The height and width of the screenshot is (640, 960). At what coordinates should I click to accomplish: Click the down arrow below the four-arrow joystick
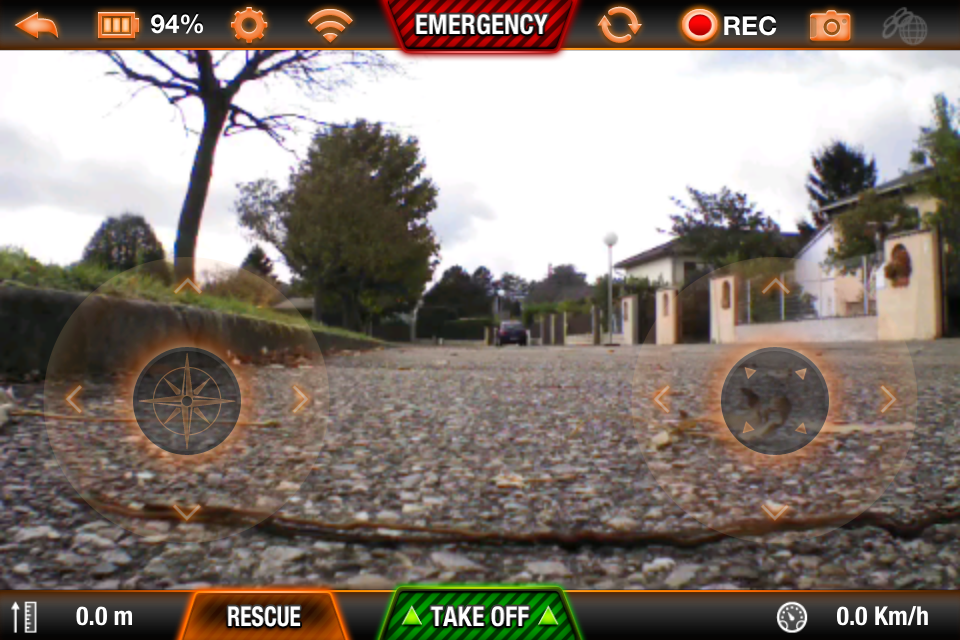(775, 512)
